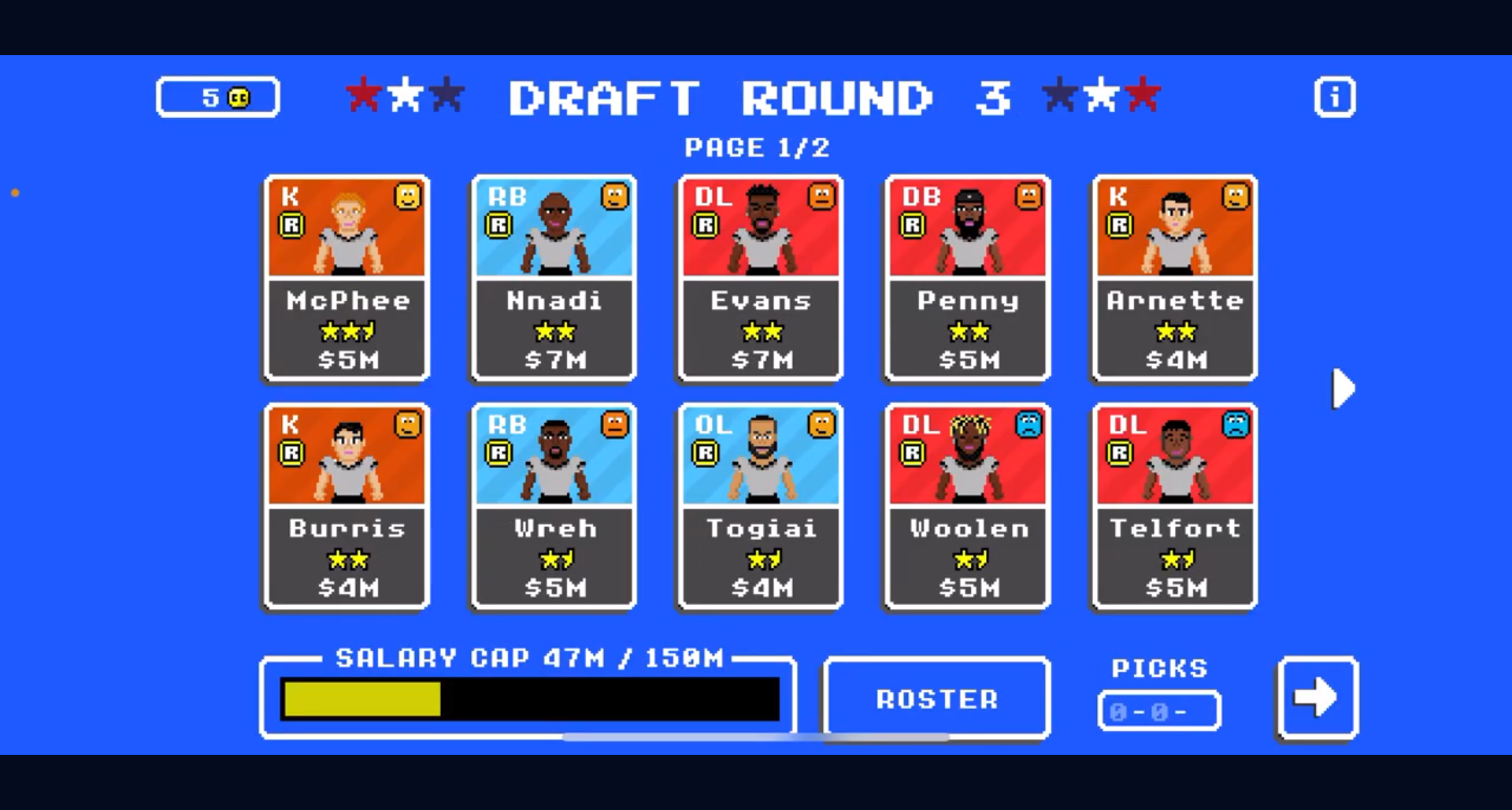The image size is (1512, 810).
Task: Click the salary cap progress bar
Action: point(531,698)
